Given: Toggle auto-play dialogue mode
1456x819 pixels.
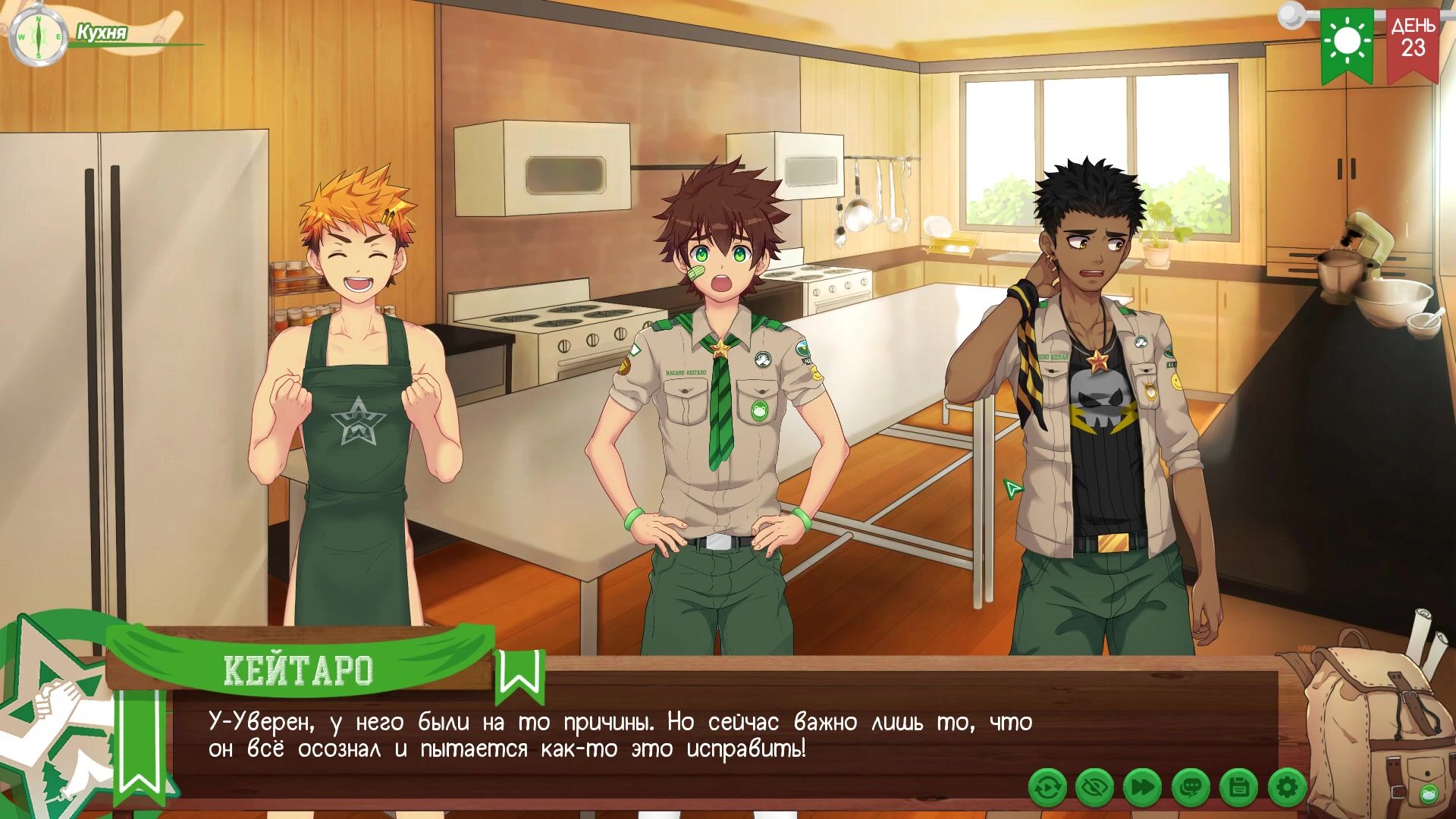Looking at the screenshot, I should [1048, 788].
